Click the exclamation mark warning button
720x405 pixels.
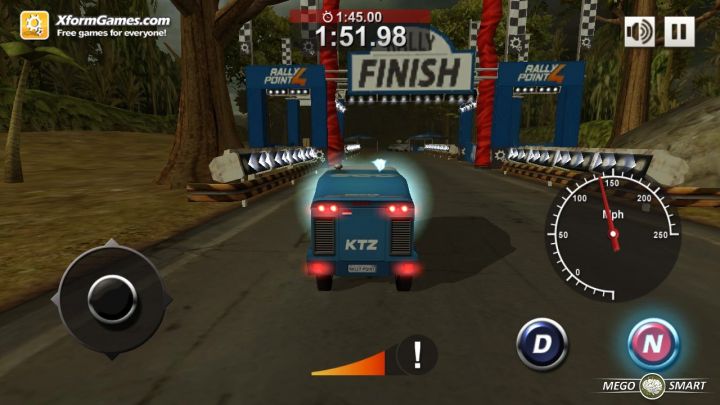(417, 355)
